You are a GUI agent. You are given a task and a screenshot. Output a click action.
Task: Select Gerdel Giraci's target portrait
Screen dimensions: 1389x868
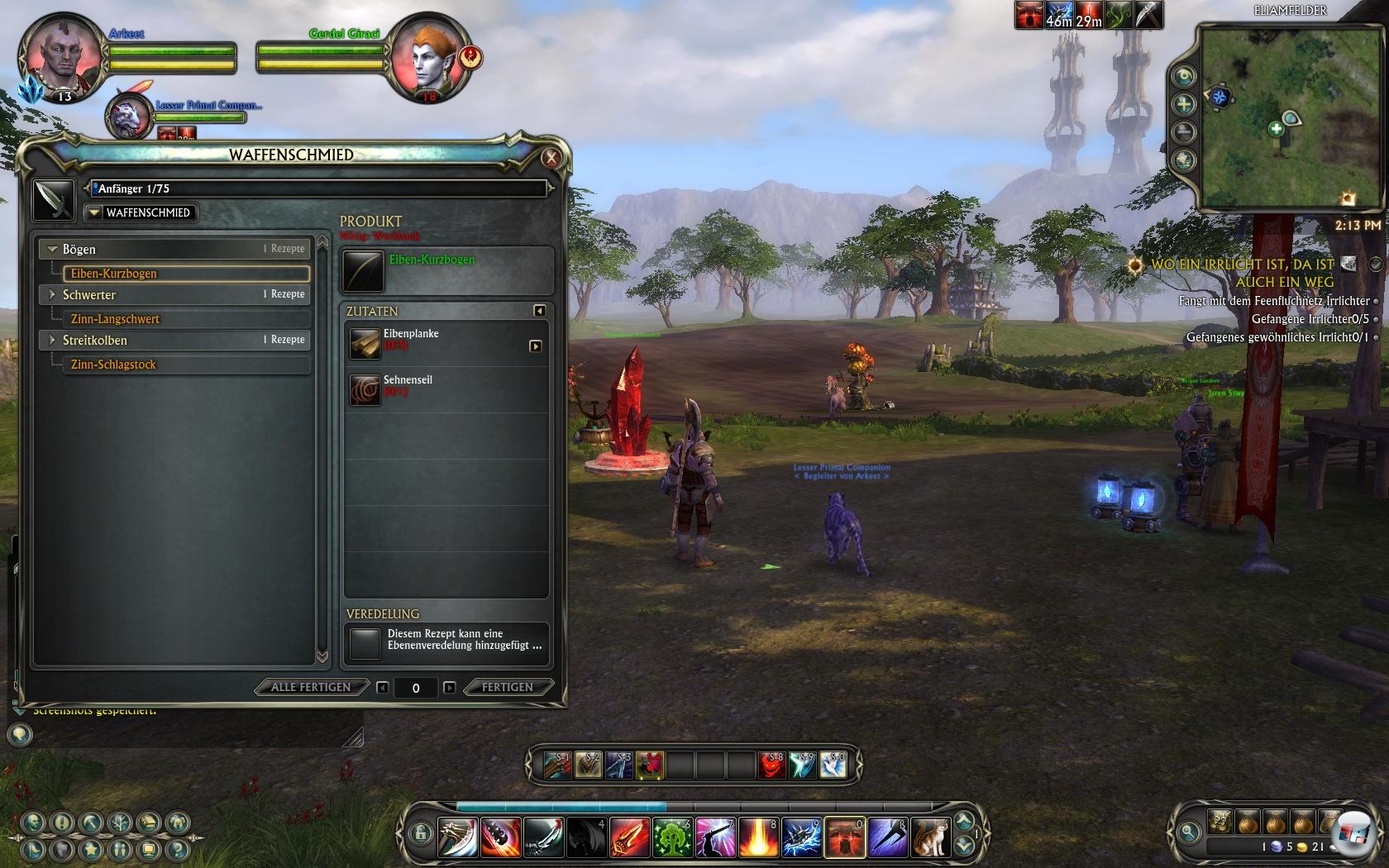[x=425, y=58]
